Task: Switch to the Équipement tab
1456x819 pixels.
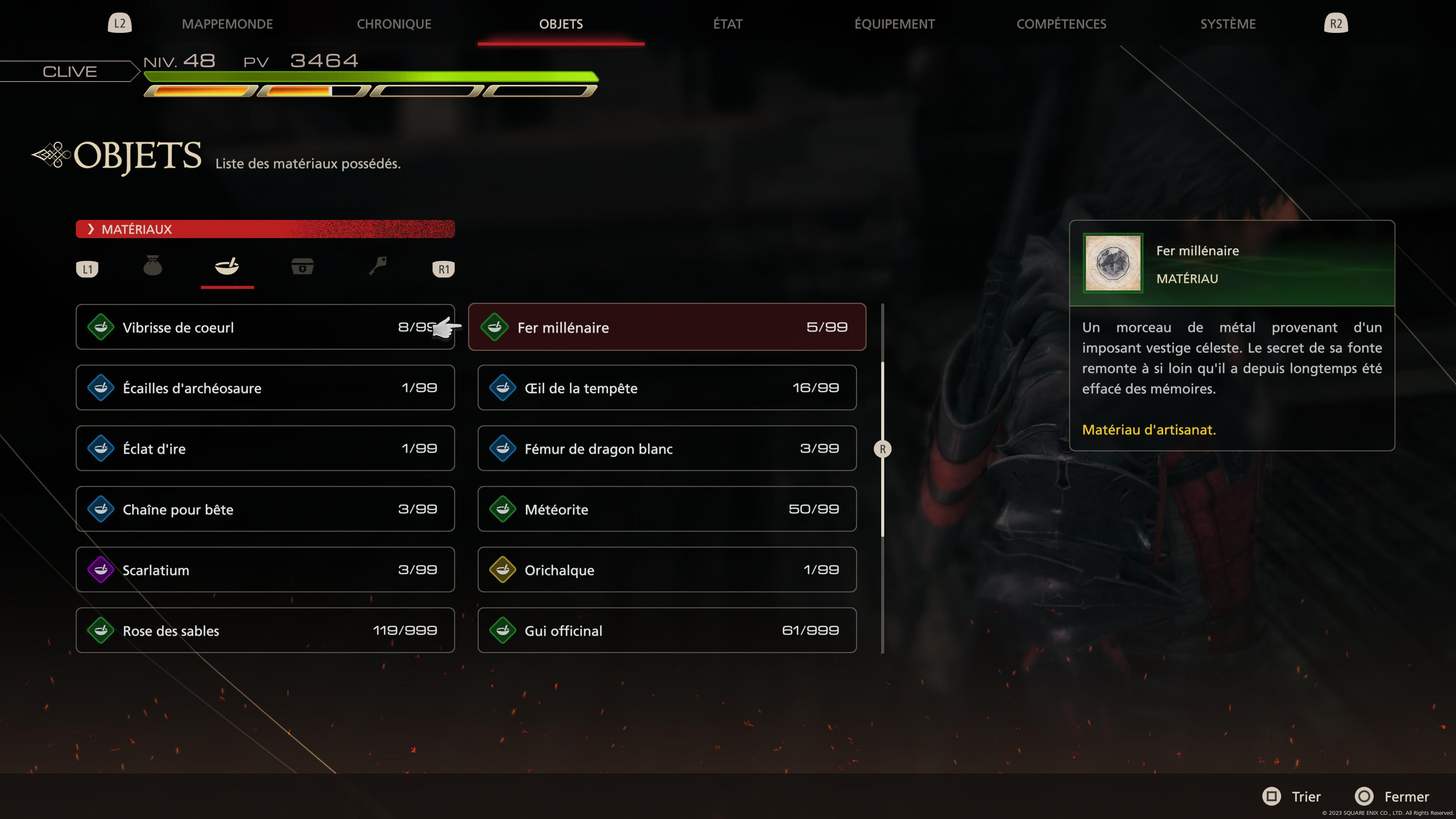Action: (894, 24)
